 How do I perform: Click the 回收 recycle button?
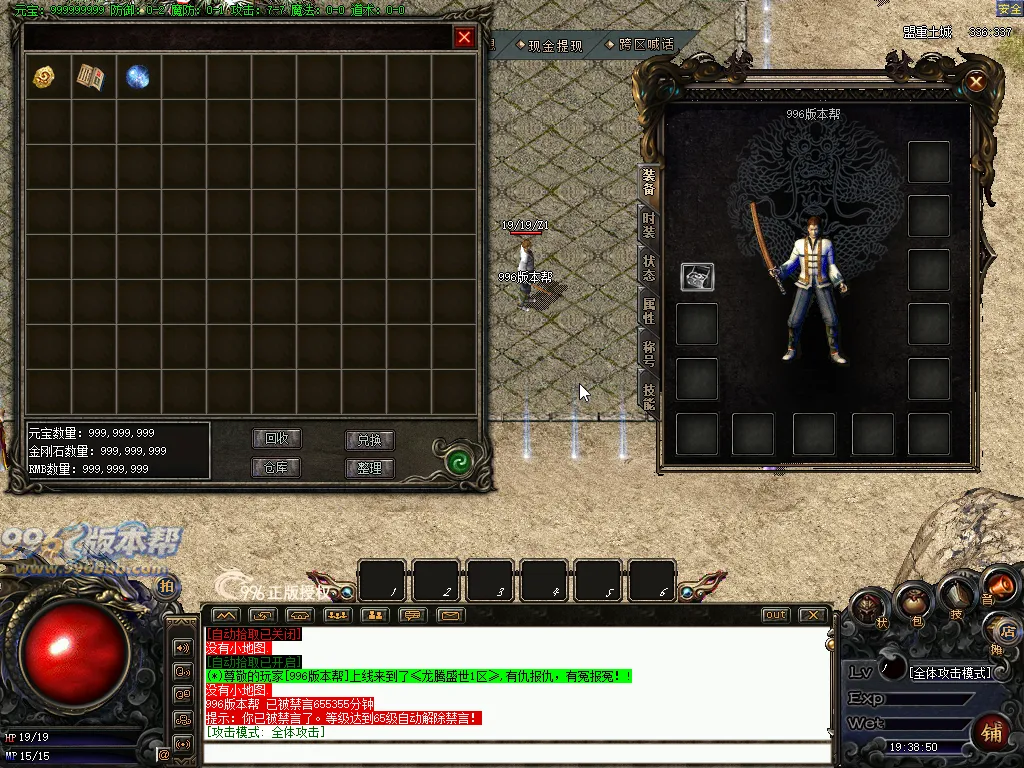(276, 439)
